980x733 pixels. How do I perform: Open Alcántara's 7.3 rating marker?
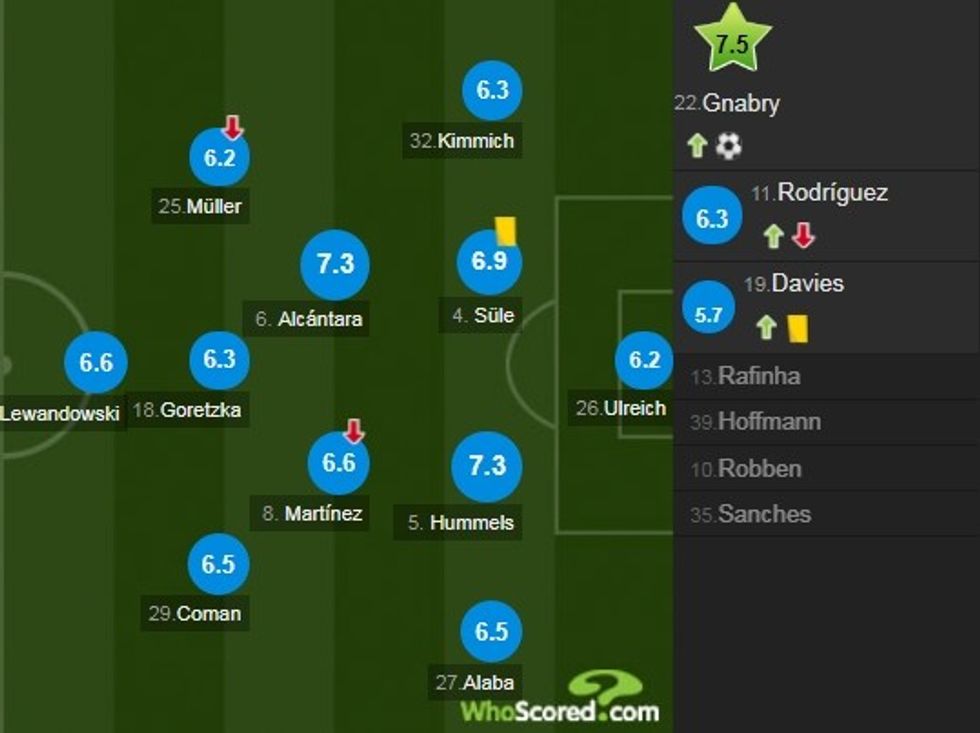pos(335,264)
